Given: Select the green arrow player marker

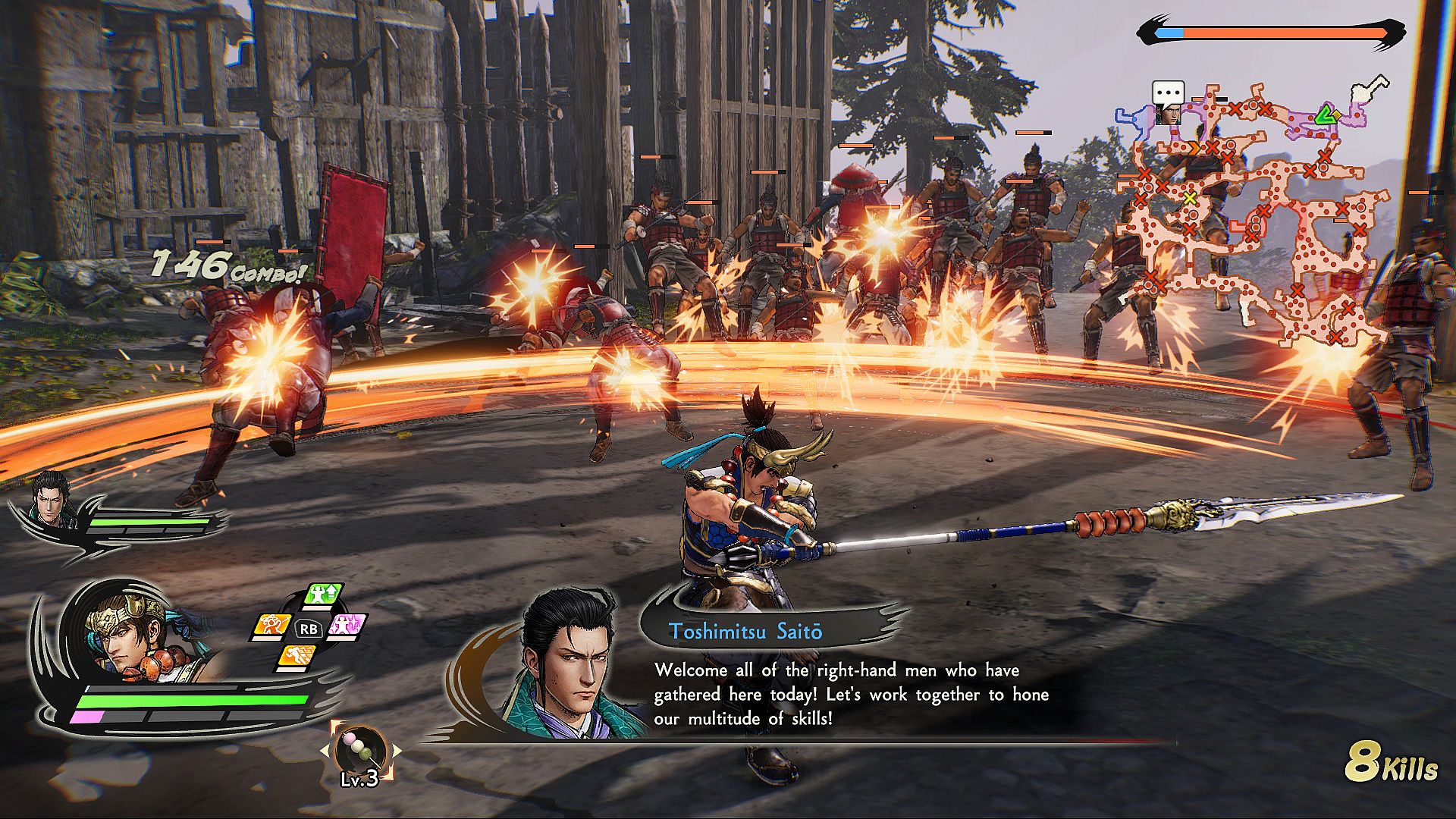Looking at the screenshot, I should pos(1326,115).
